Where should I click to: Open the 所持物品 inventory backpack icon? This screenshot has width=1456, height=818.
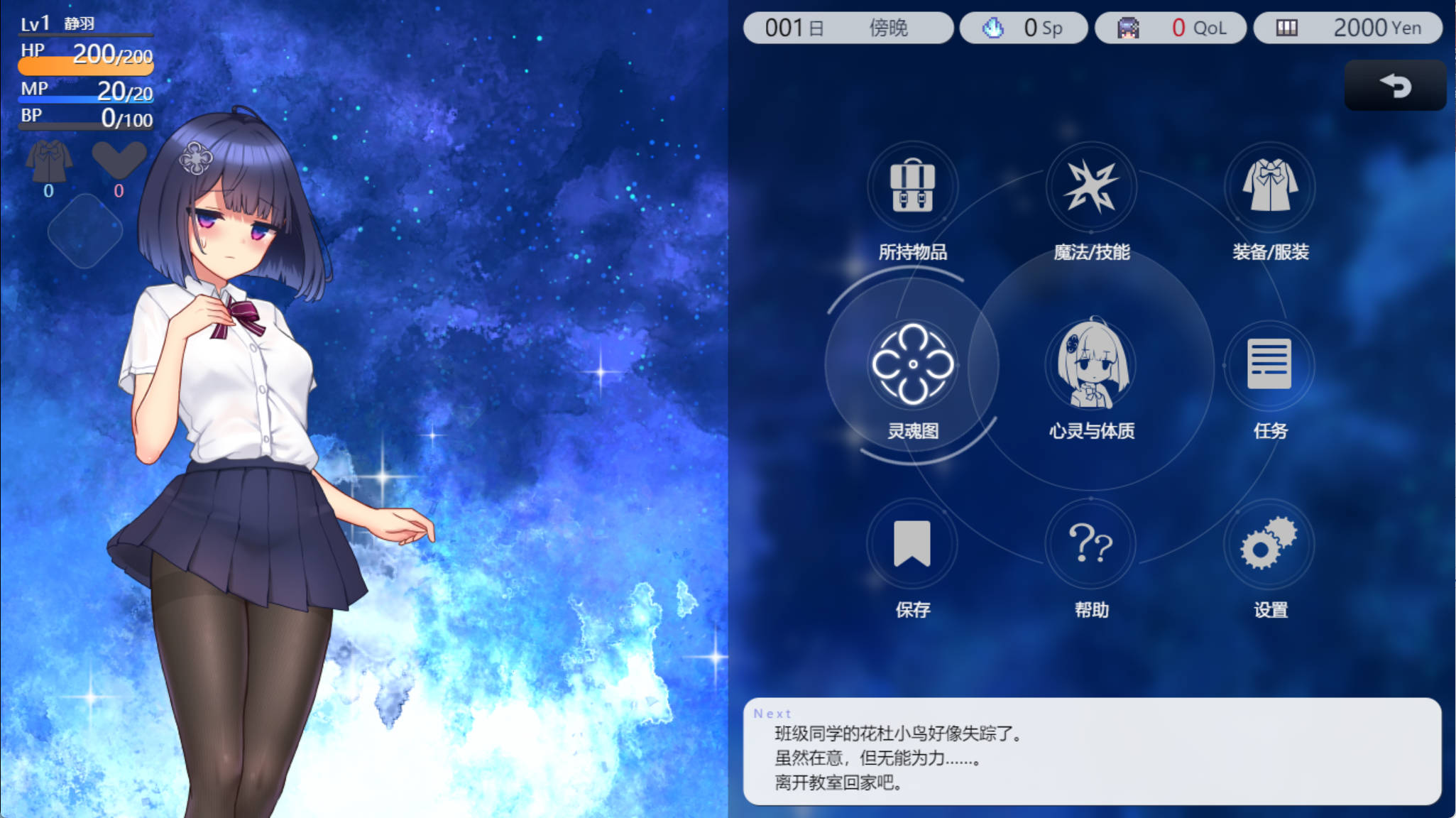(913, 186)
